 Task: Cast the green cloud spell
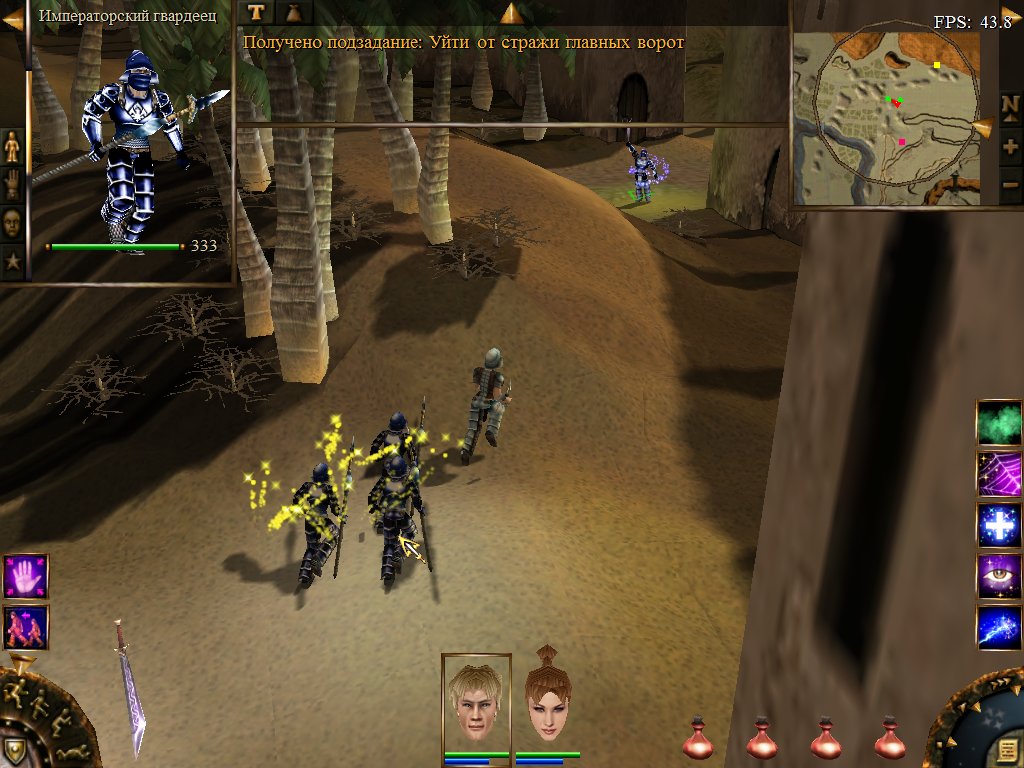tap(998, 421)
